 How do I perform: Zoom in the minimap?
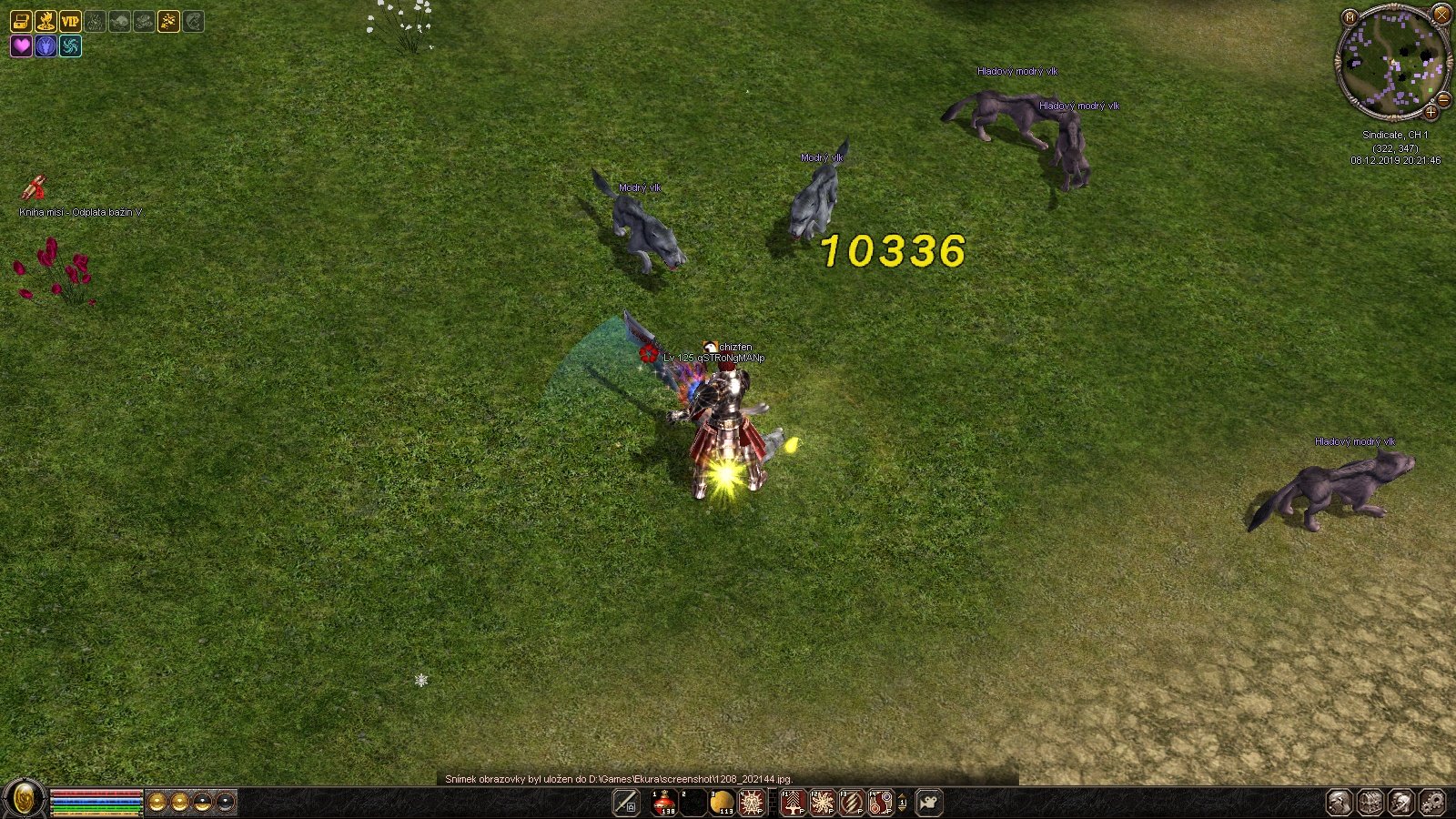pos(1431,112)
